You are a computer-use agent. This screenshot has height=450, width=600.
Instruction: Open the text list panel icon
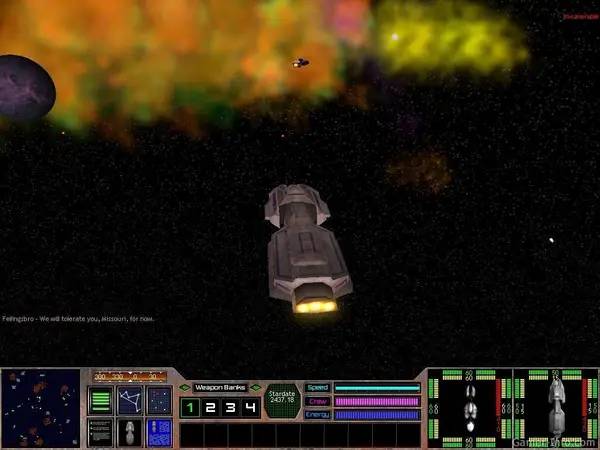click(x=101, y=432)
